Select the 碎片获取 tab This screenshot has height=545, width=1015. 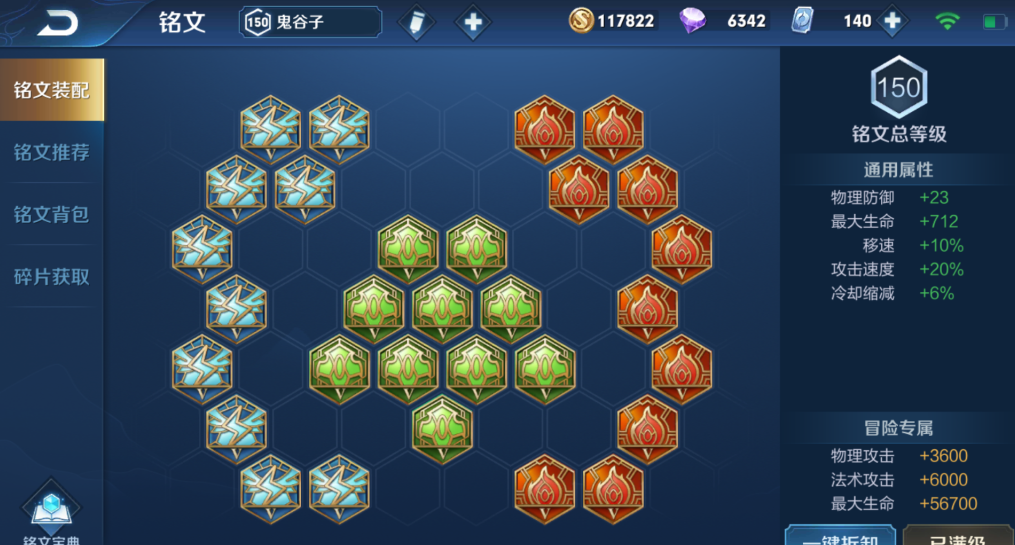pos(52,276)
